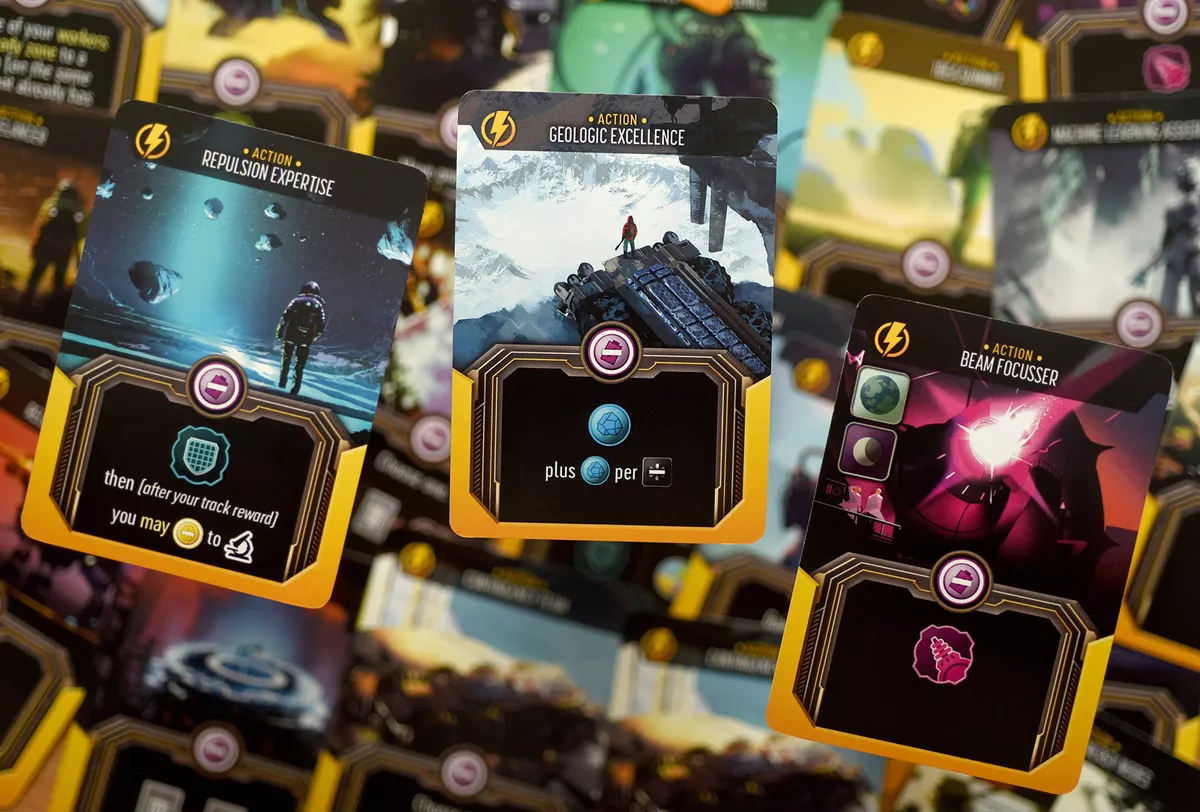Screen dimensions: 1200x812
Task: Choose the Geologic Excellence action card
Action: point(612,315)
